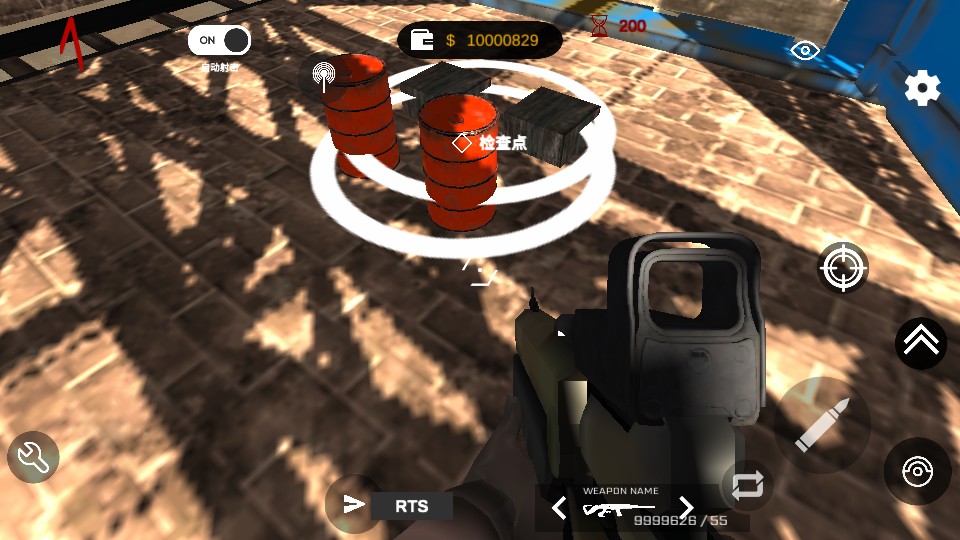Open the RTS mode button
Viewport: 960px width, 540px height.
[411, 506]
